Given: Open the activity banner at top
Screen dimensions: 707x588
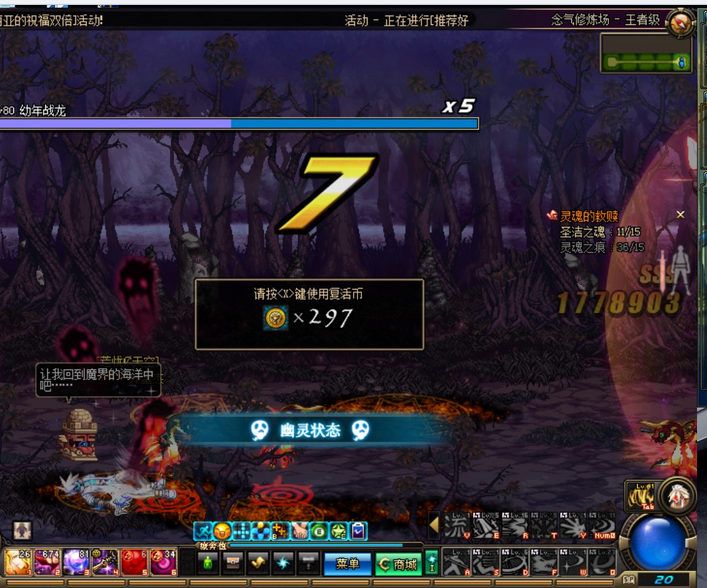Looking at the screenshot, I should coord(406,20).
